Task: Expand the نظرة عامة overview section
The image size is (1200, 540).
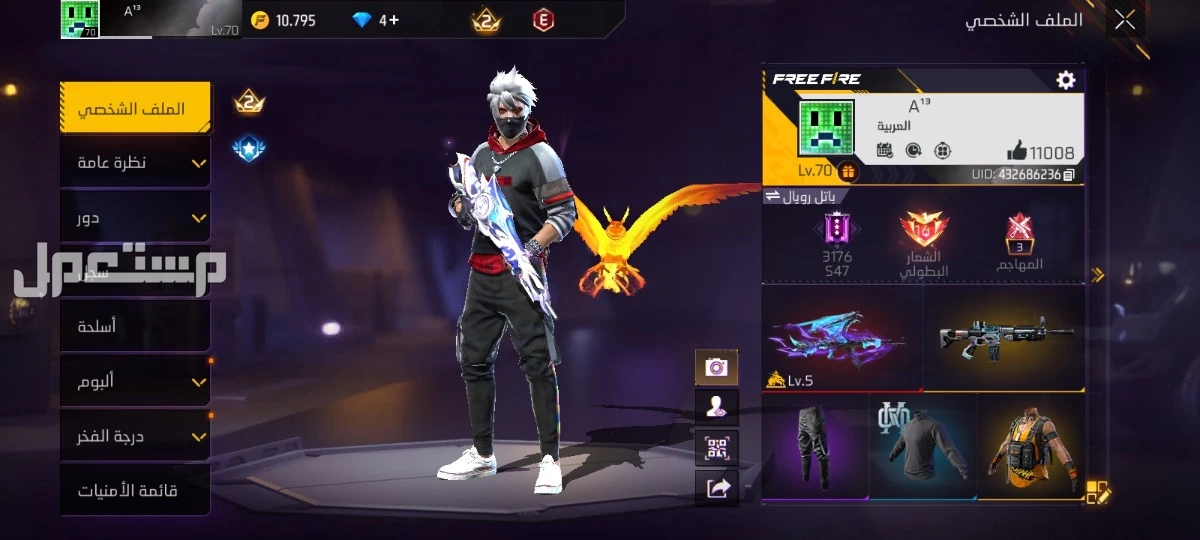Action: click(135, 162)
